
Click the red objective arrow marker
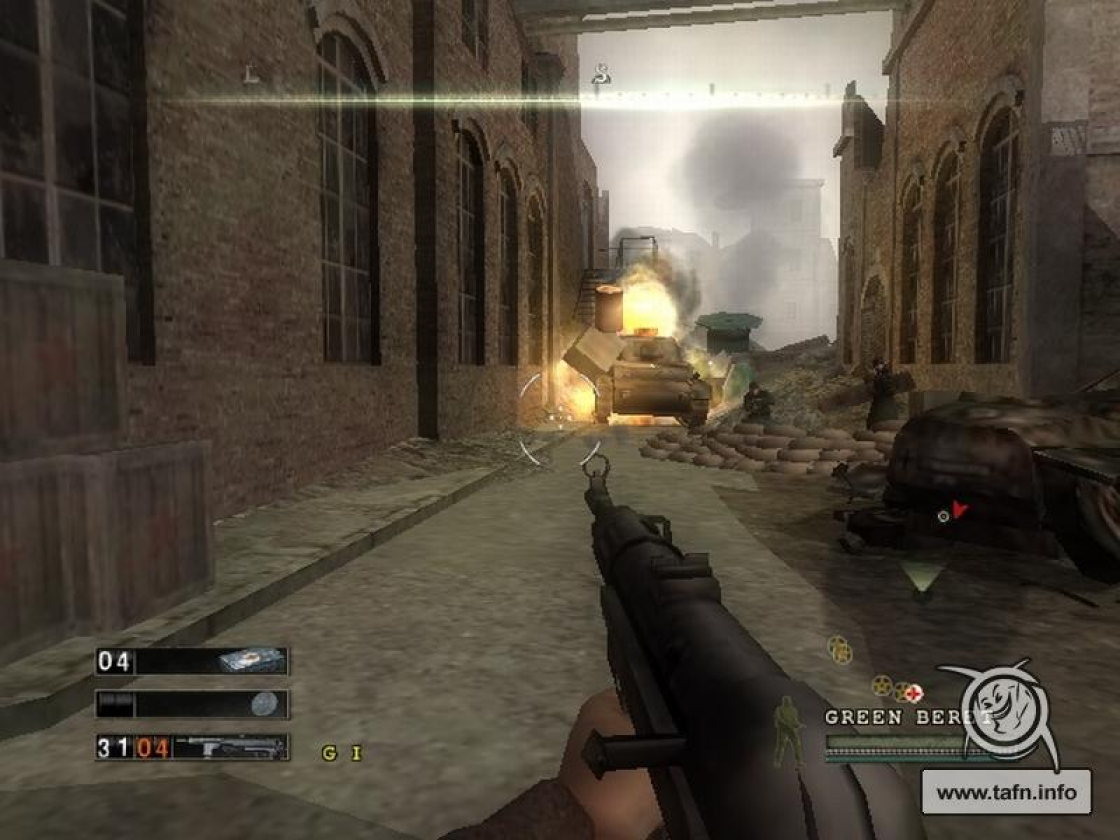(x=960, y=510)
